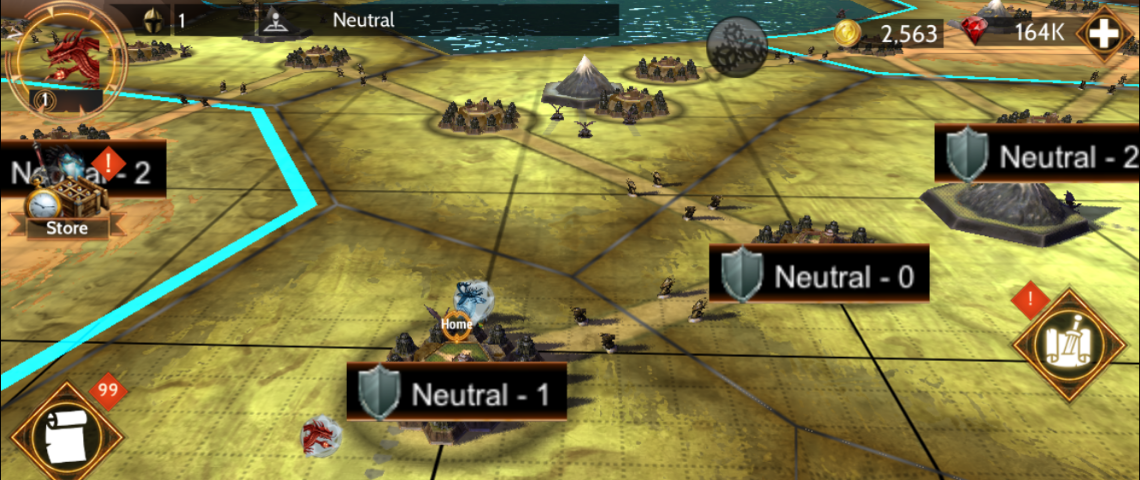1140x480 pixels.
Task: Tap the gold coin balance icon
Action: [x=848, y=34]
